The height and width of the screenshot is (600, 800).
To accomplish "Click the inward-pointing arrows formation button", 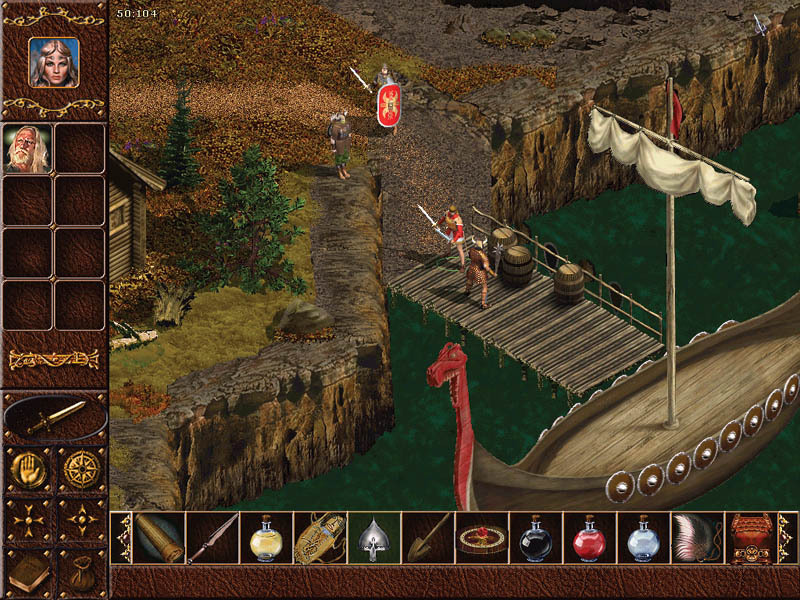I will [x=80, y=520].
